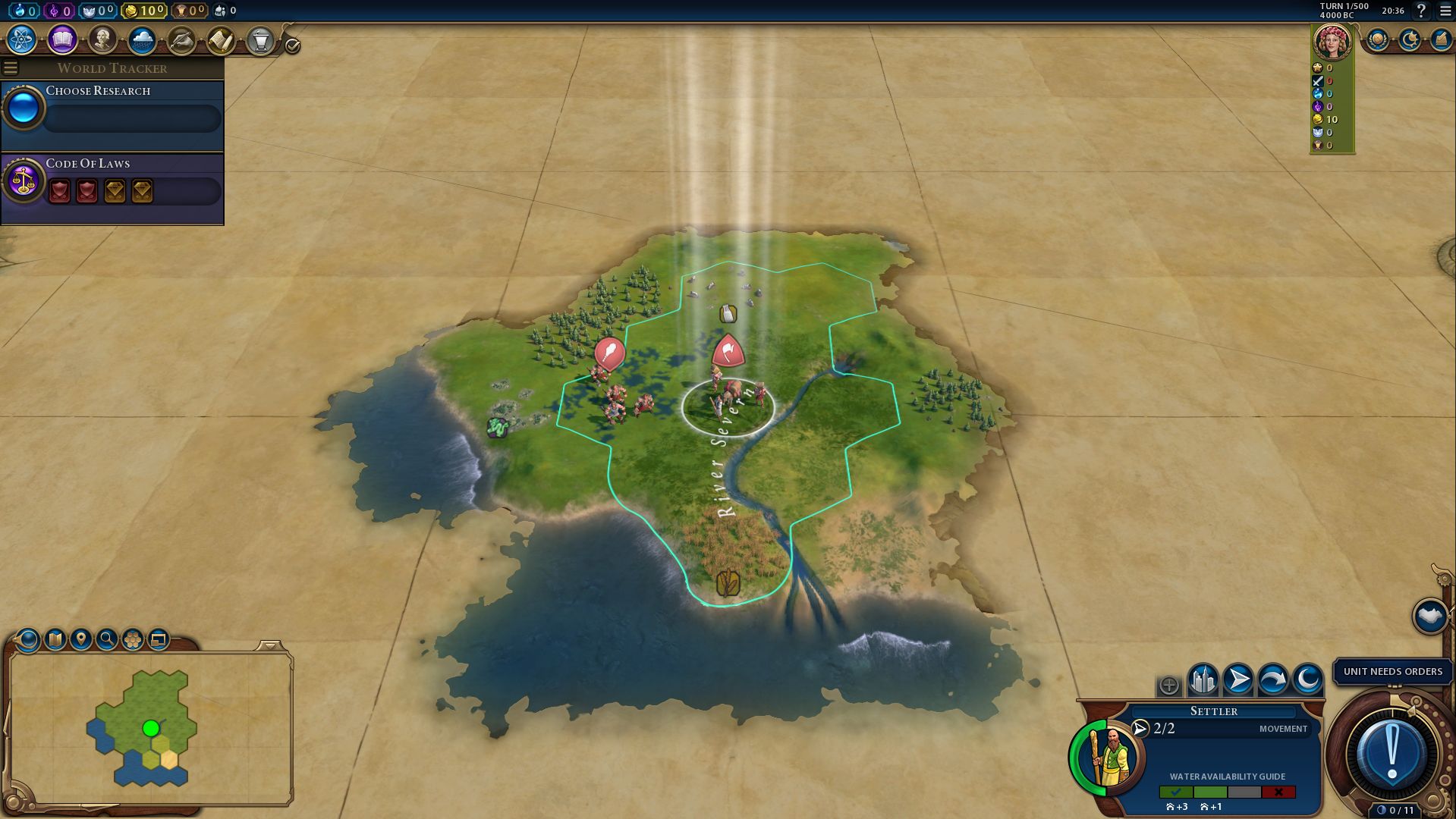Open the Technology Tree with the atom icon
The height and width of the screenshot is (819, 1456).
(x=22, y=40)
